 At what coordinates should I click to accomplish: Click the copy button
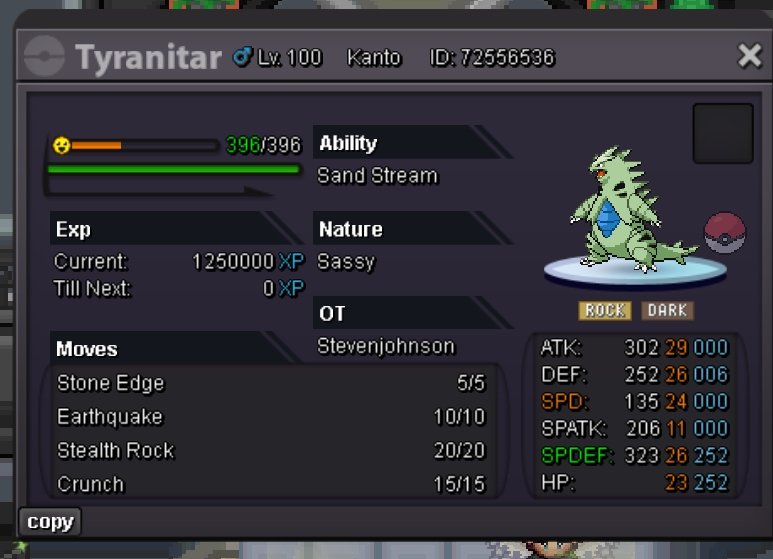49,521
